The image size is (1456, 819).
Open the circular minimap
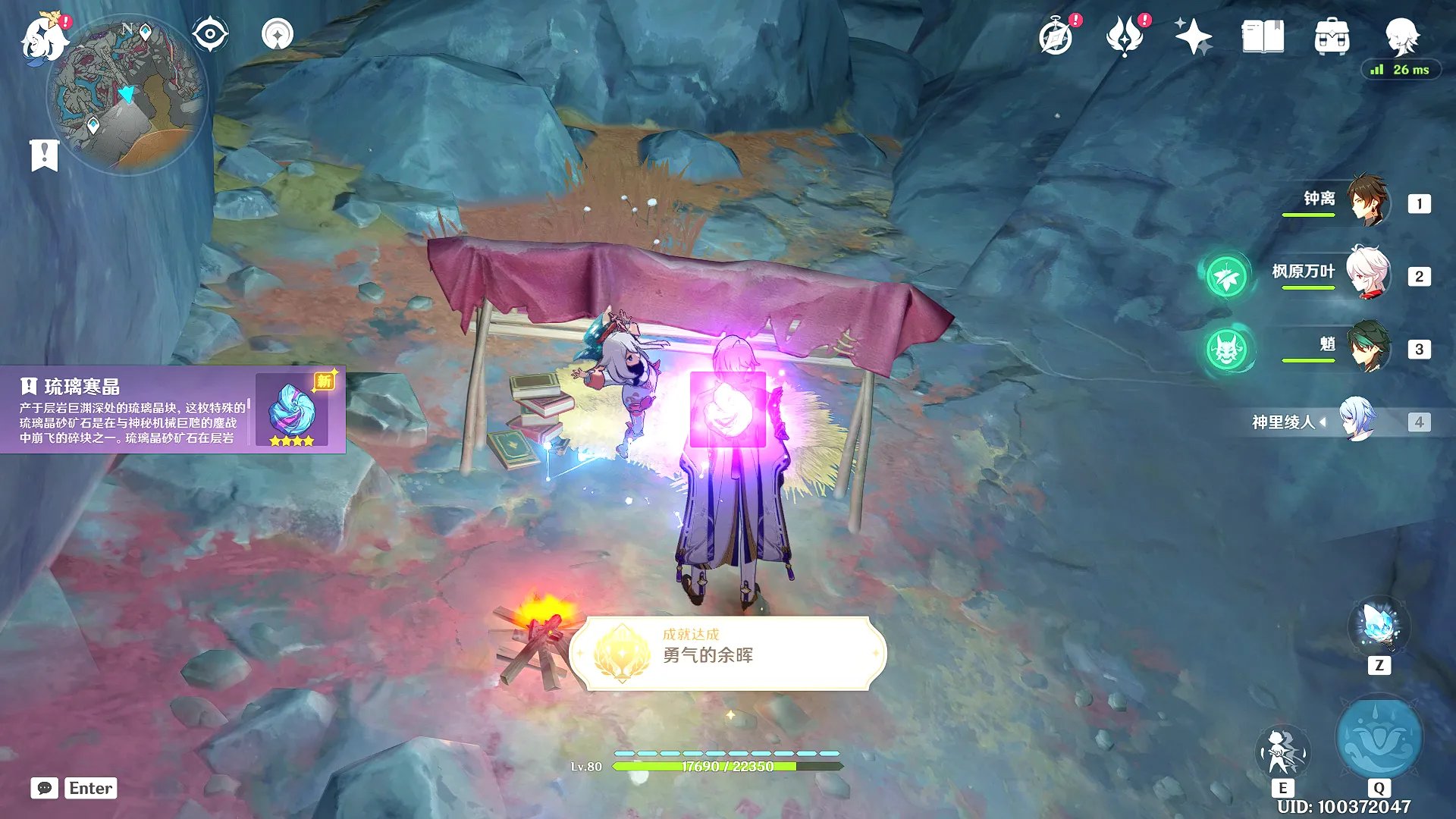127,95
